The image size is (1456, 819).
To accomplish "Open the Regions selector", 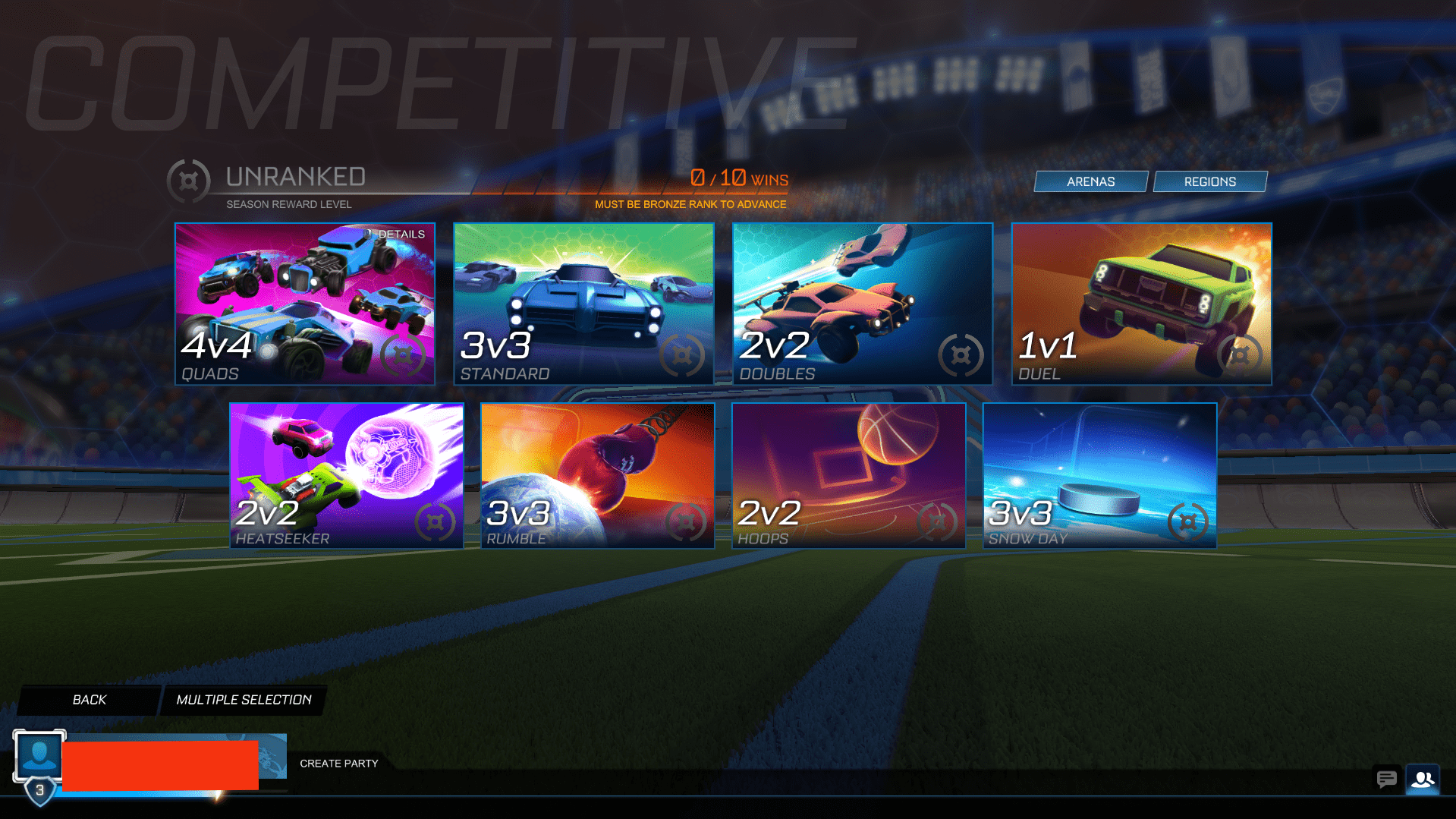I will 1210,181.
